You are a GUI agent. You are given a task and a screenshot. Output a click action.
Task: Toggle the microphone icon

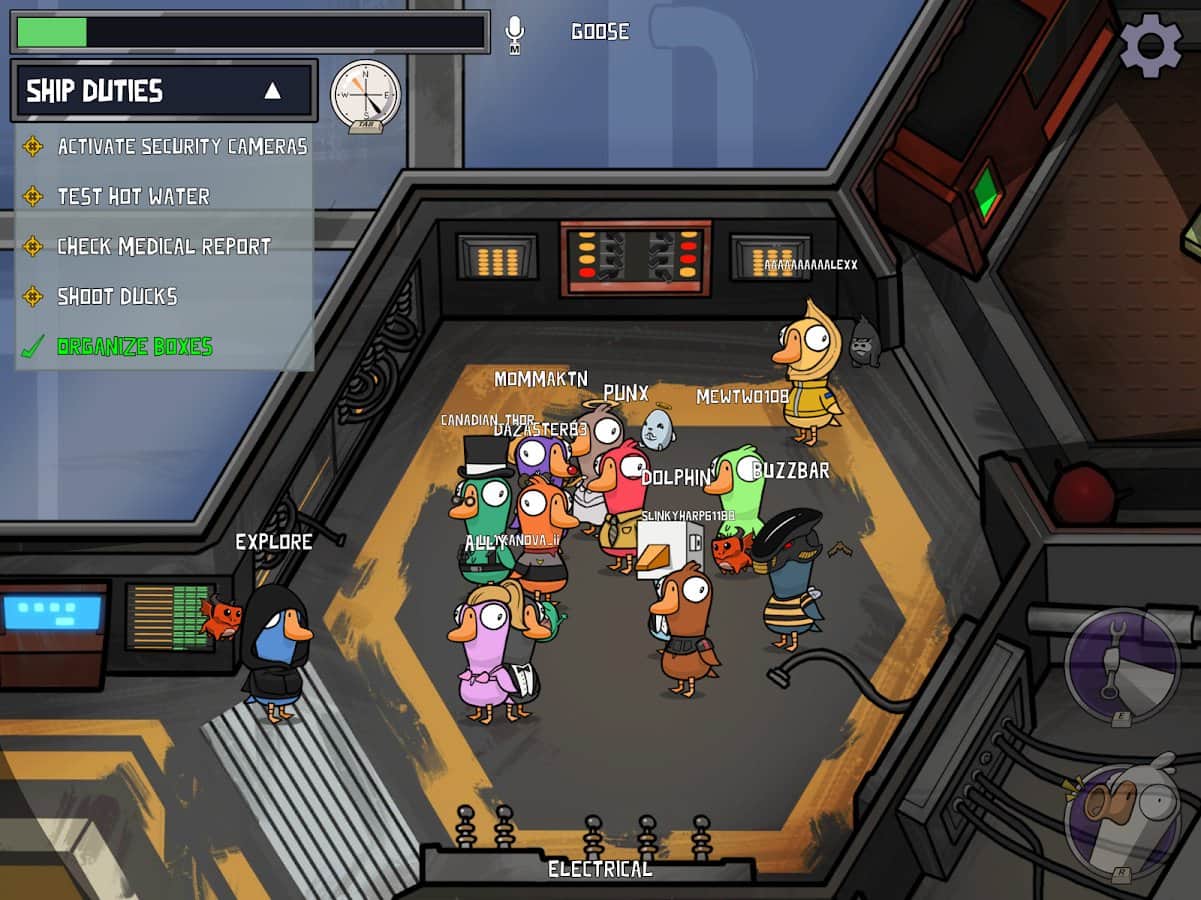(x=515, y=33)
